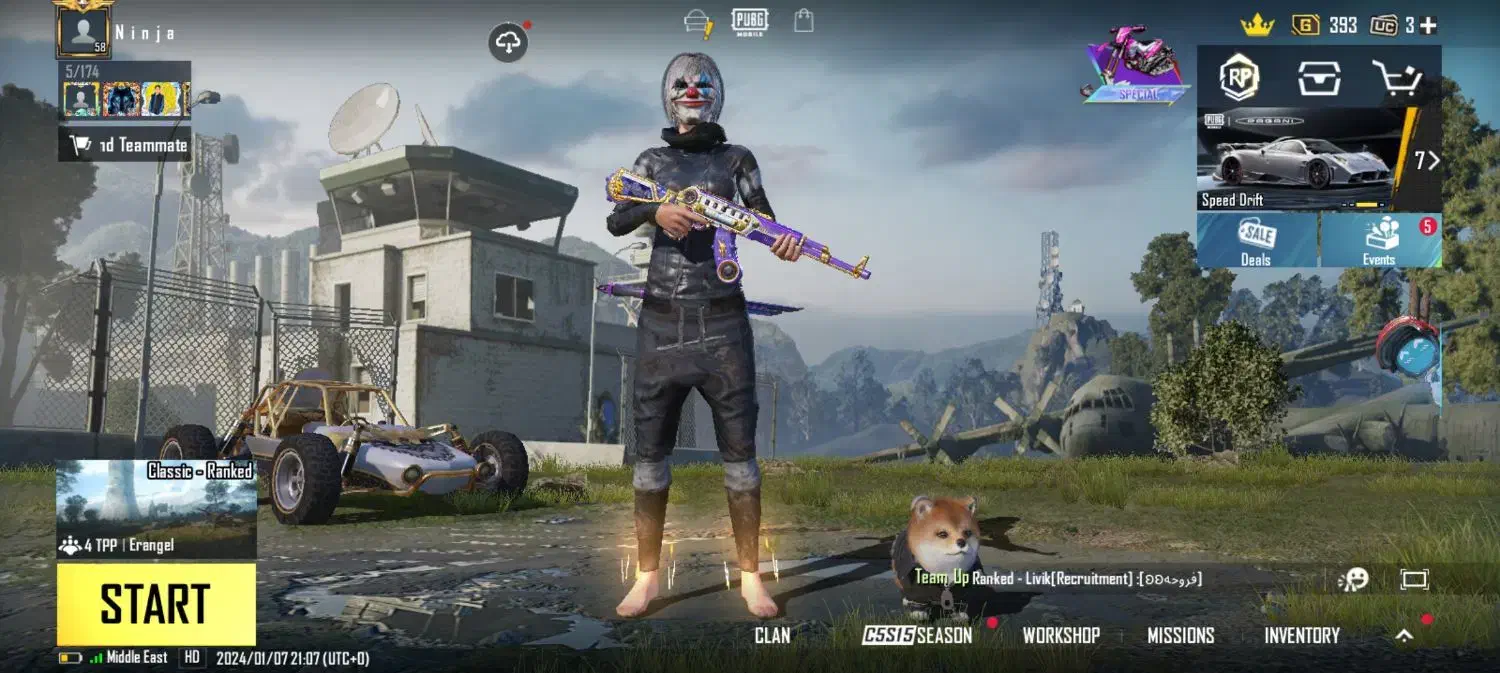This screenshot has height=673, width=1500.
Task: Add UC with the plus button
Action: tap(1428, 26)
